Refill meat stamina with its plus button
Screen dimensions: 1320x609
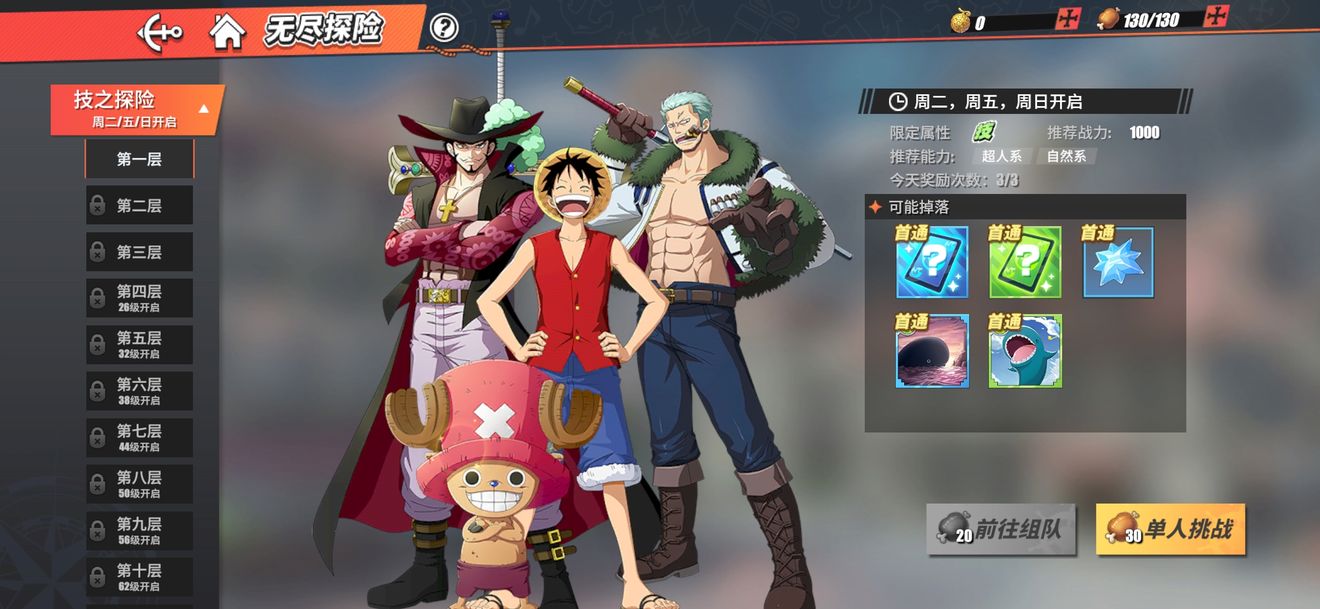(1216, 17)
